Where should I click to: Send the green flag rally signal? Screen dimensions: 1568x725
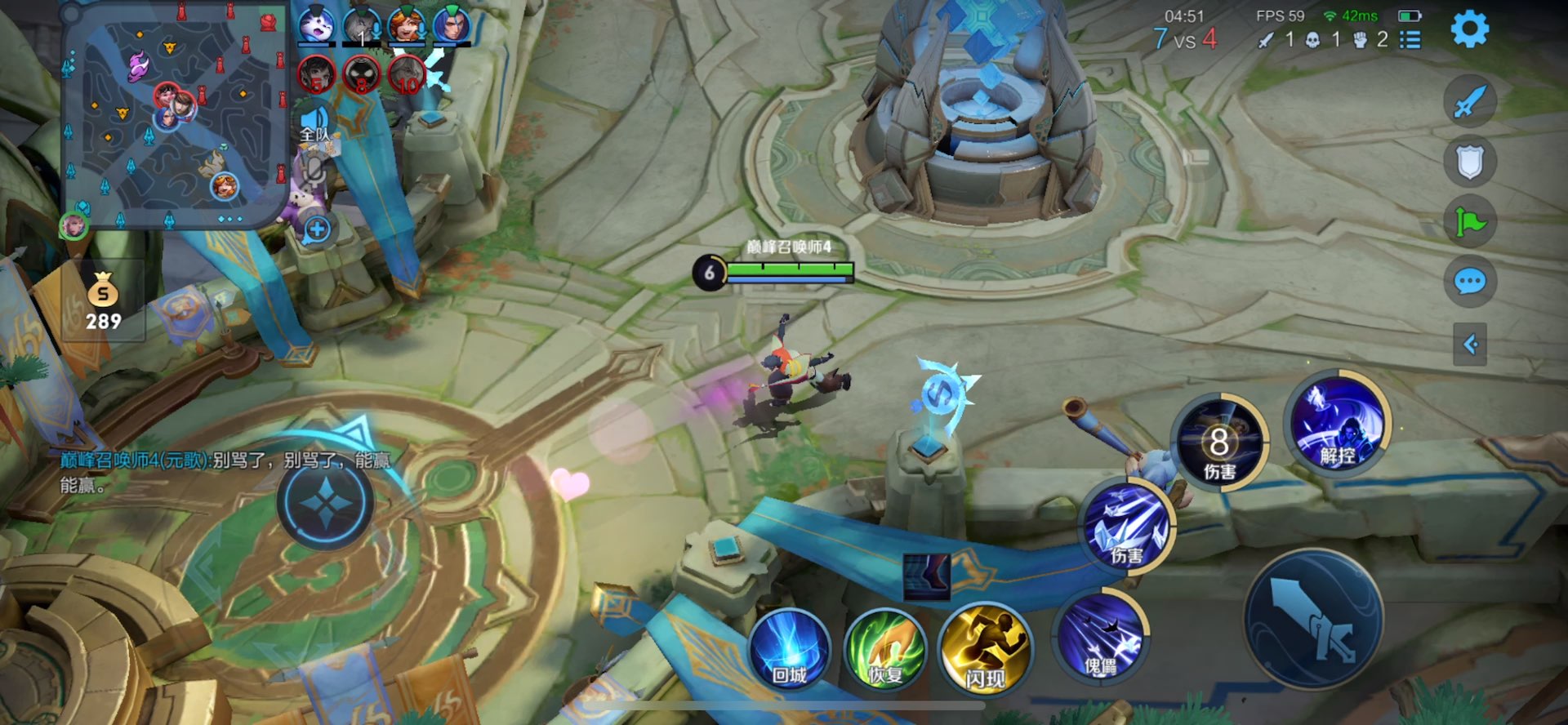[x=1469, y=221]
